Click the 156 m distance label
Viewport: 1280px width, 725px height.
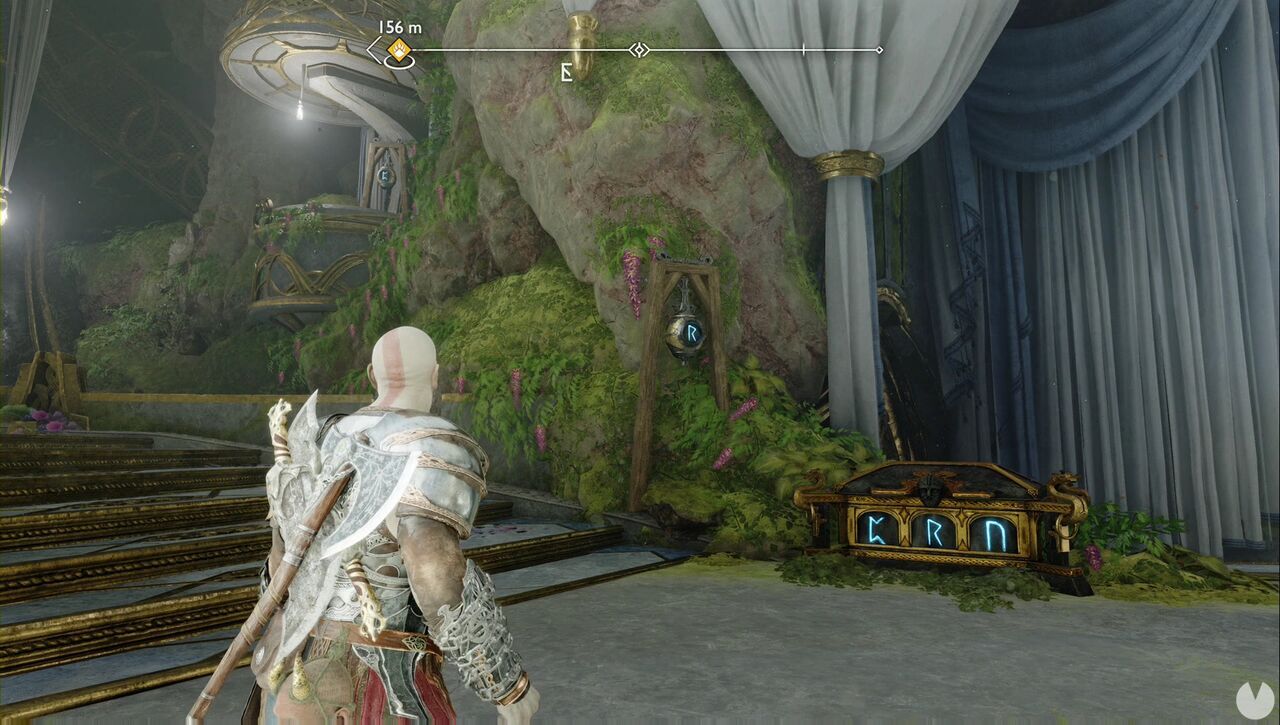coord(398,28)
